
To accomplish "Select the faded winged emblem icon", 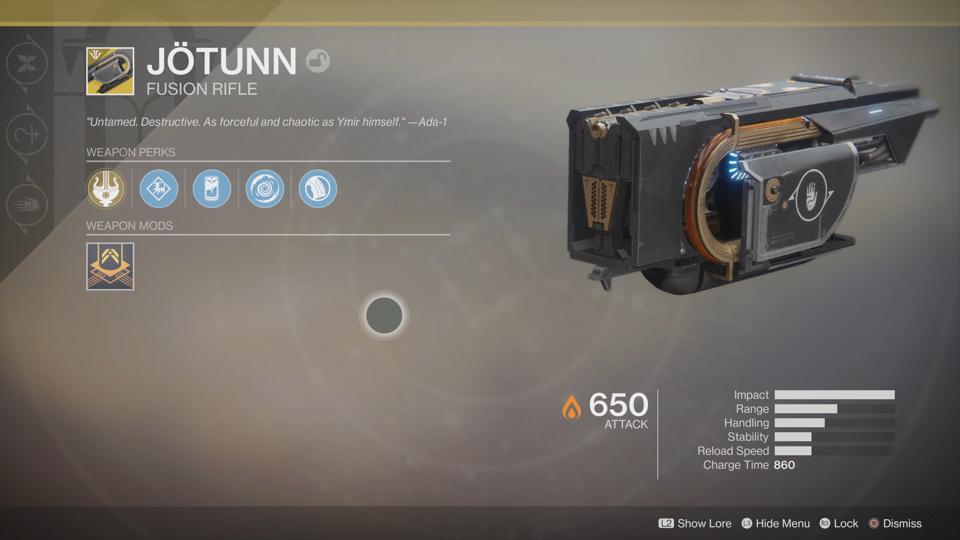I will [26, 64].
